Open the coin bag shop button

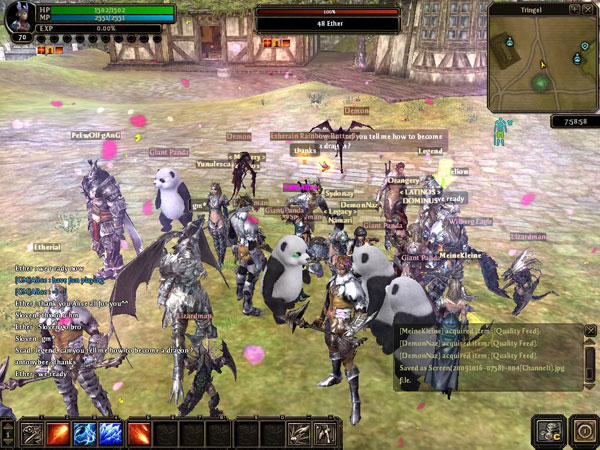pos(549,432)
